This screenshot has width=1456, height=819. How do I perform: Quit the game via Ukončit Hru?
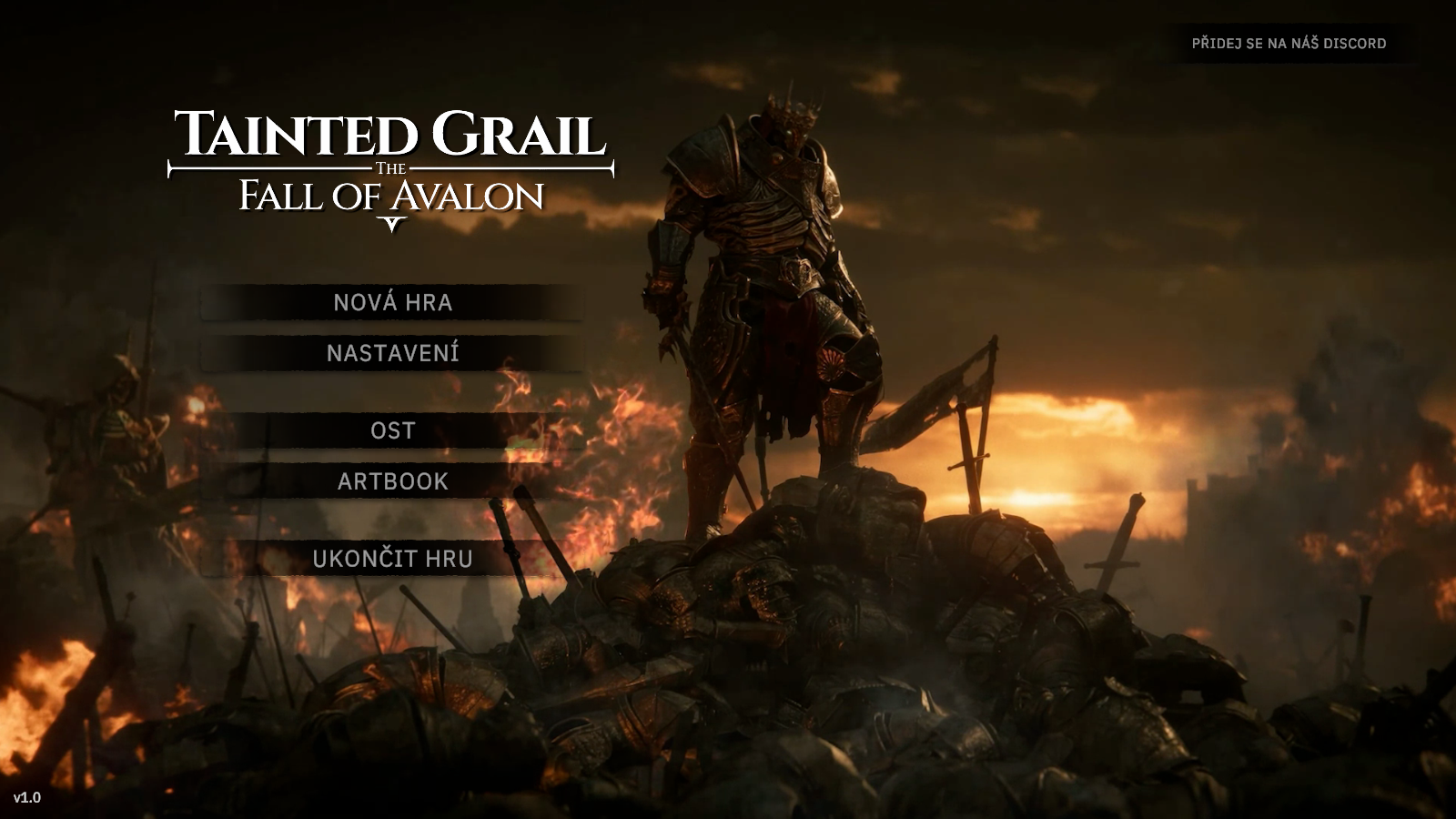pyautogui.click(x=392, y=559)
